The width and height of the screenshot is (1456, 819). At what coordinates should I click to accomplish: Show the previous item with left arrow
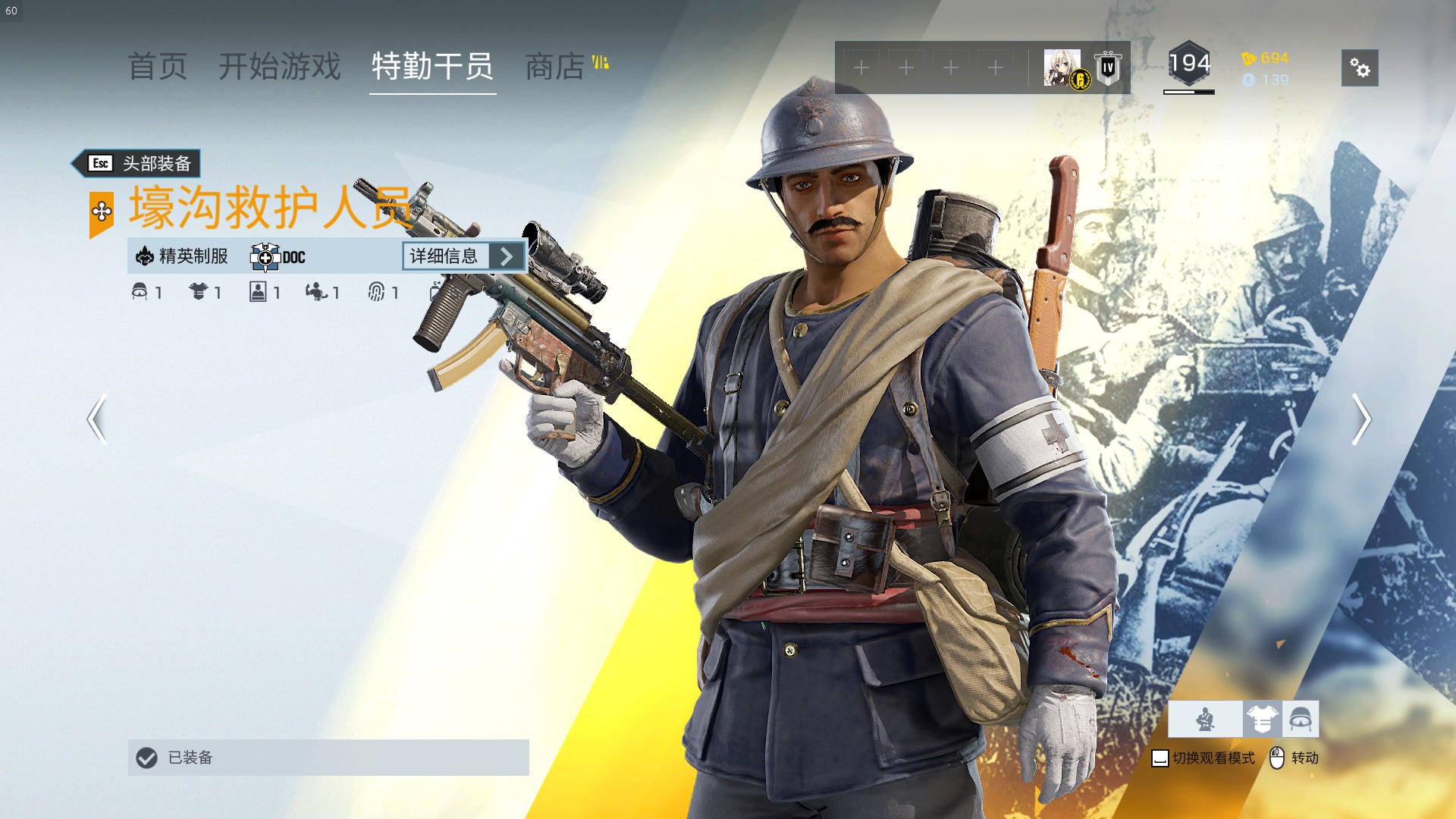coord(96,419)
